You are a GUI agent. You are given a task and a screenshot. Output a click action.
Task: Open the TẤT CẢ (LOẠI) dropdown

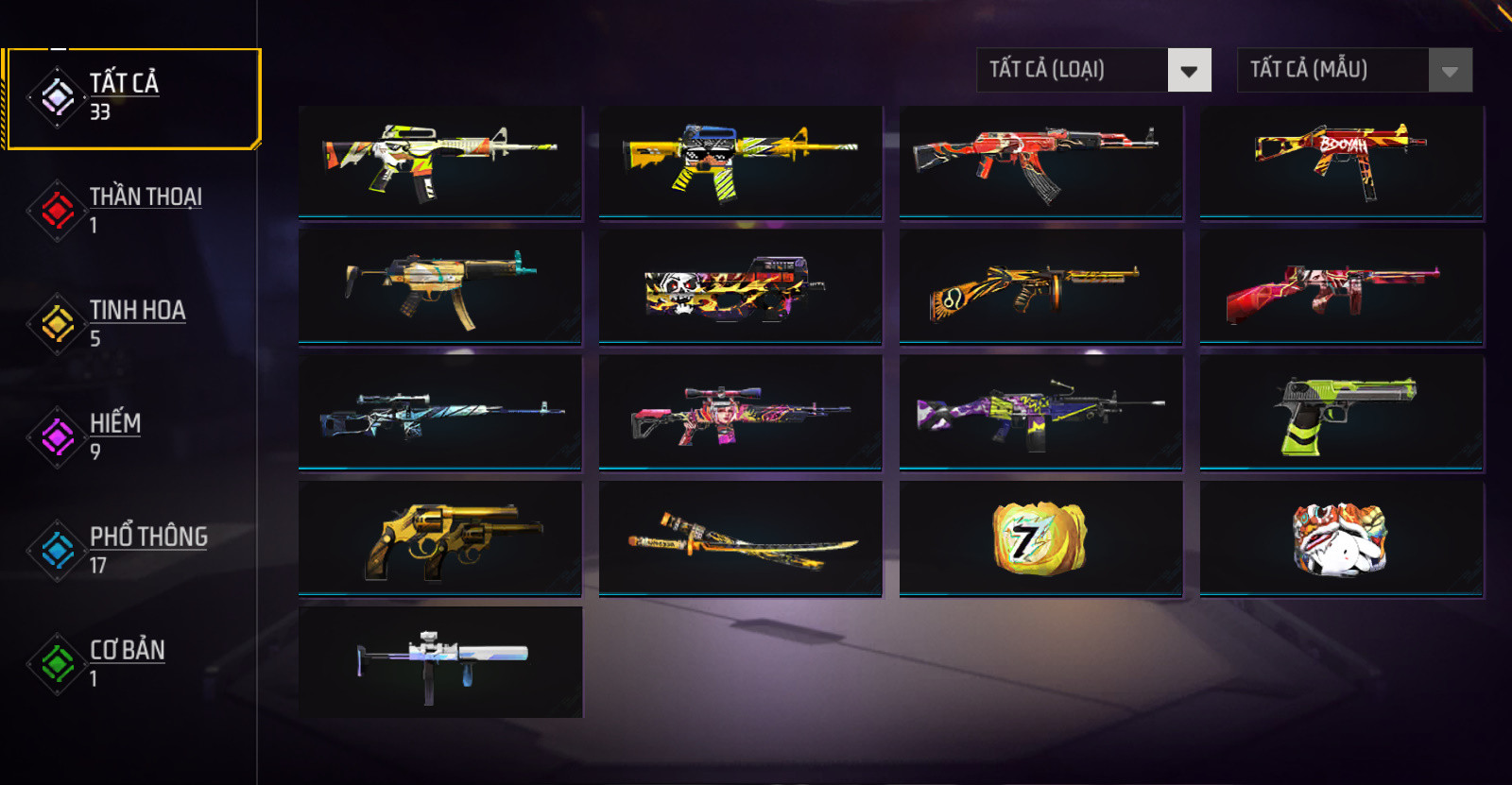[1093, 70]
